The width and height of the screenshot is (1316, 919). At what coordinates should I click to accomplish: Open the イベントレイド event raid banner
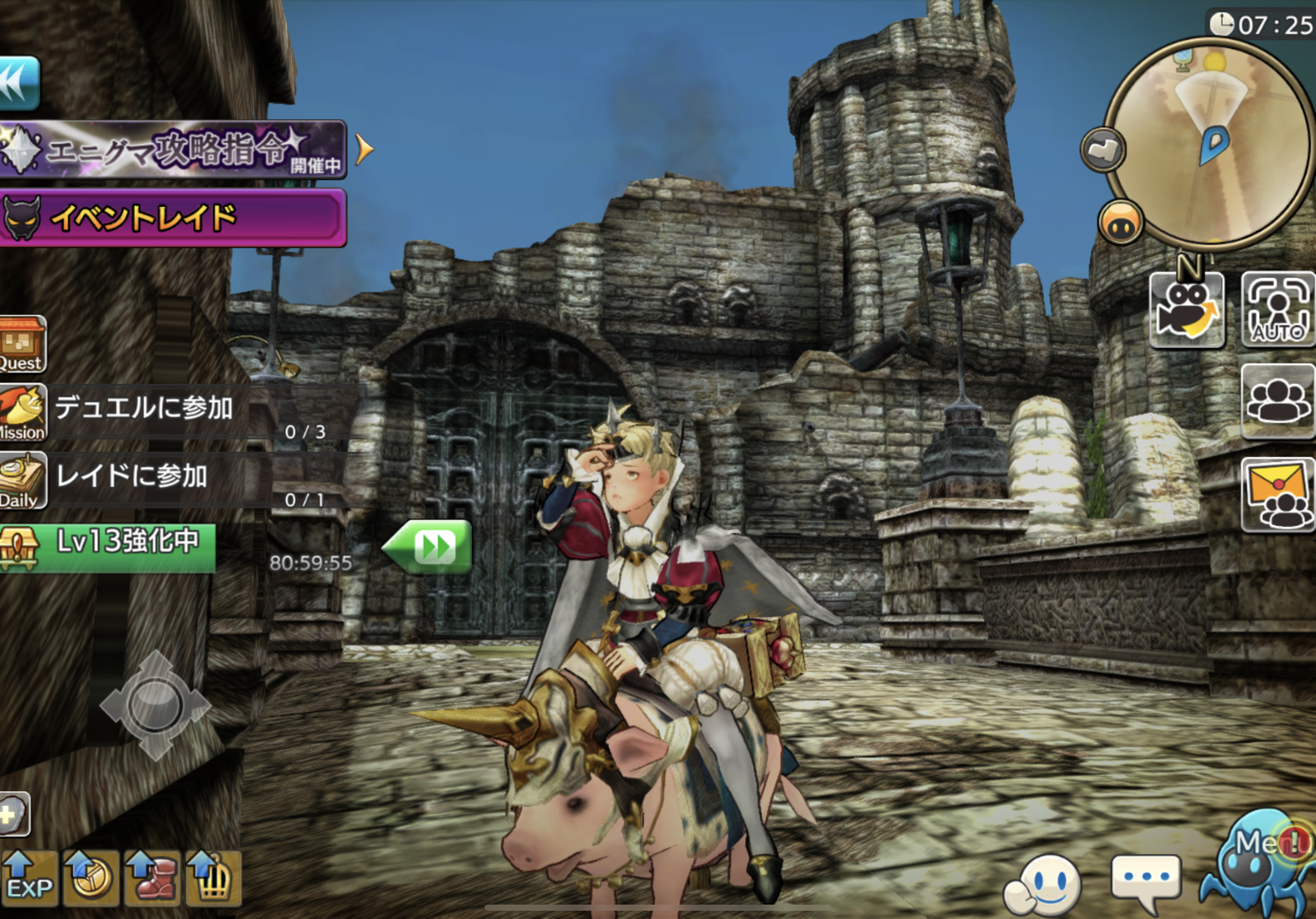click(x=171, y=217)
